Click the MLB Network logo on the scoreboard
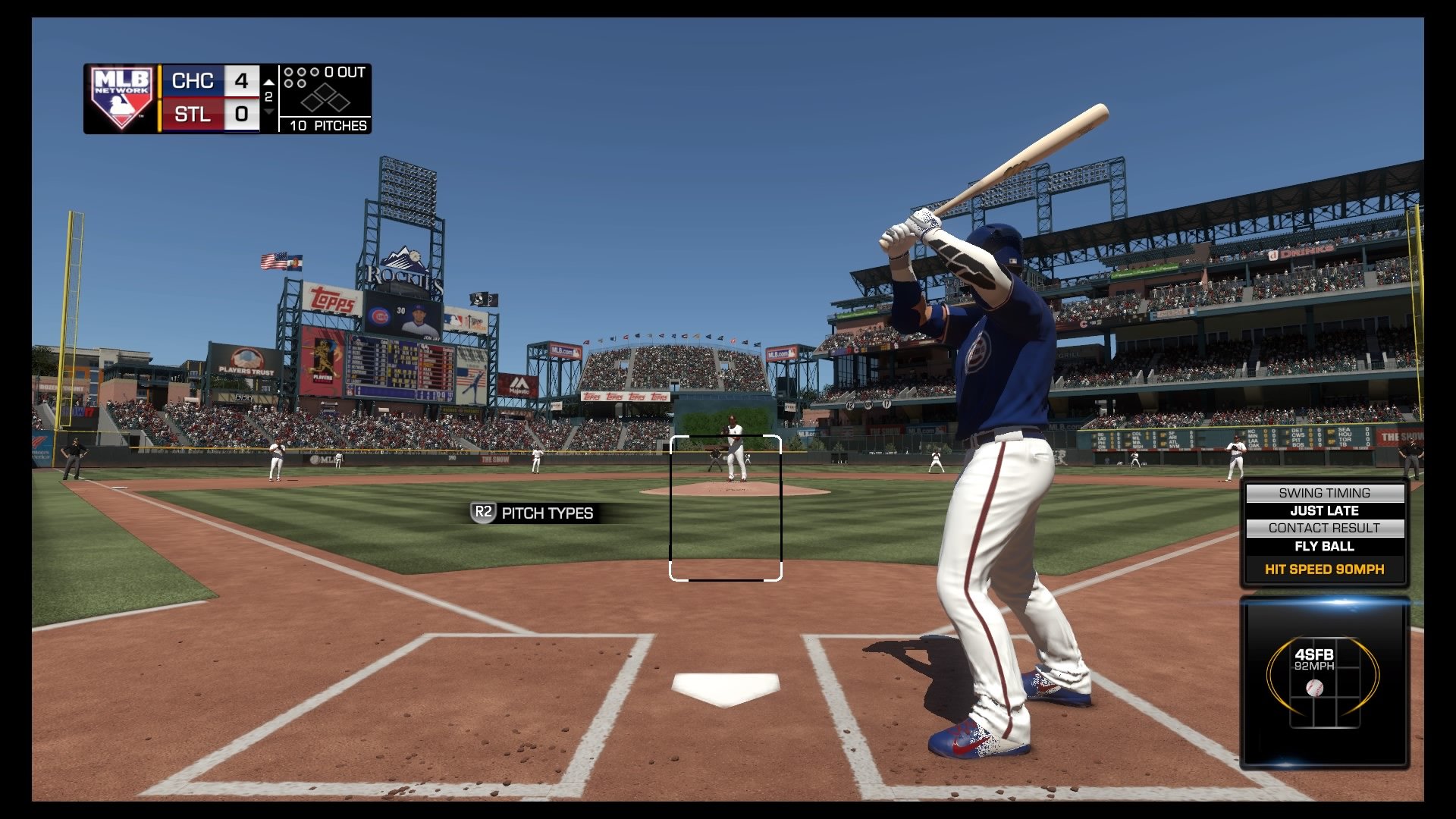1456x819 pixels. 121,96
